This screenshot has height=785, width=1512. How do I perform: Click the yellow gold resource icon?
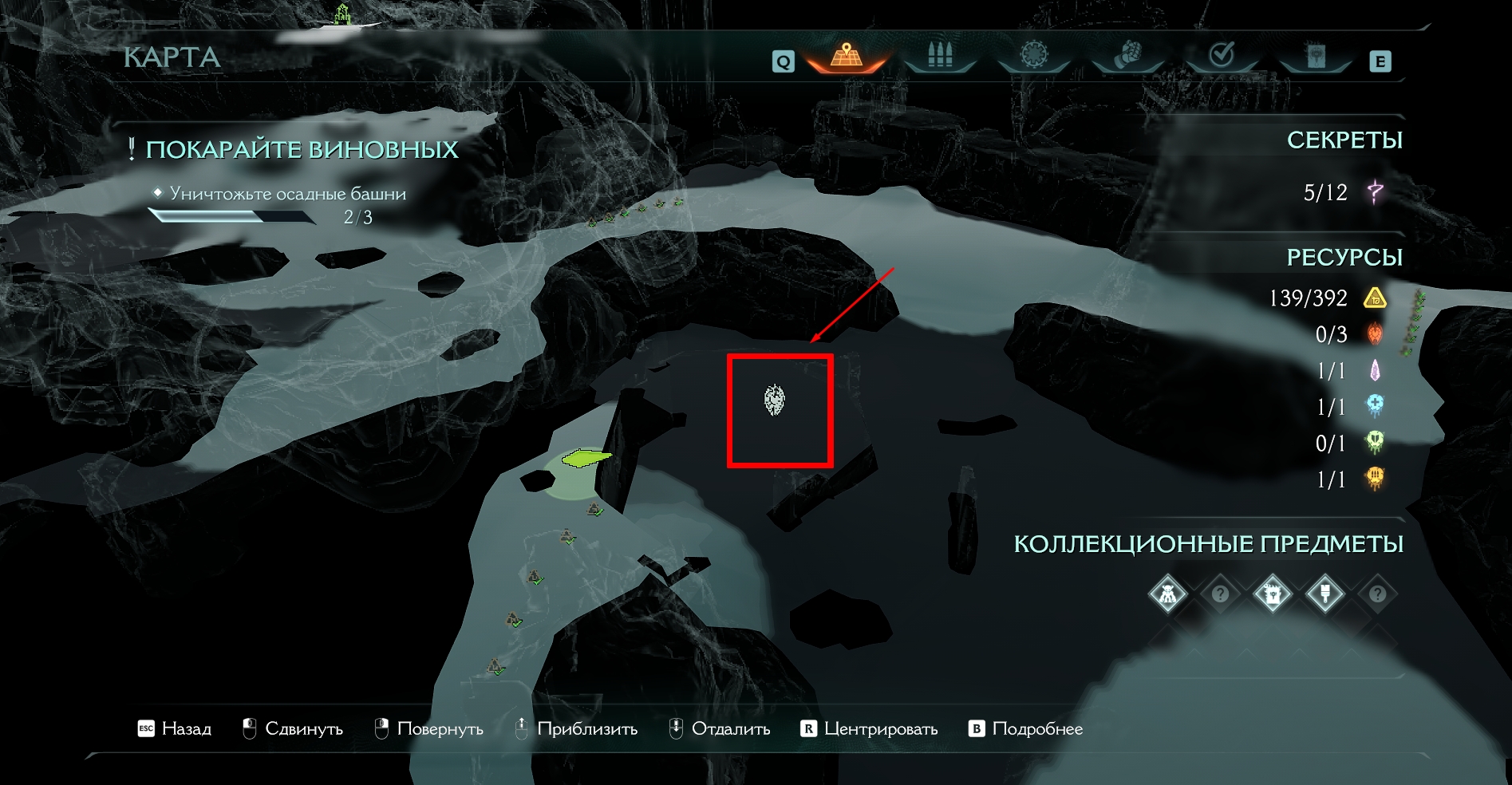click(1375, 298)
